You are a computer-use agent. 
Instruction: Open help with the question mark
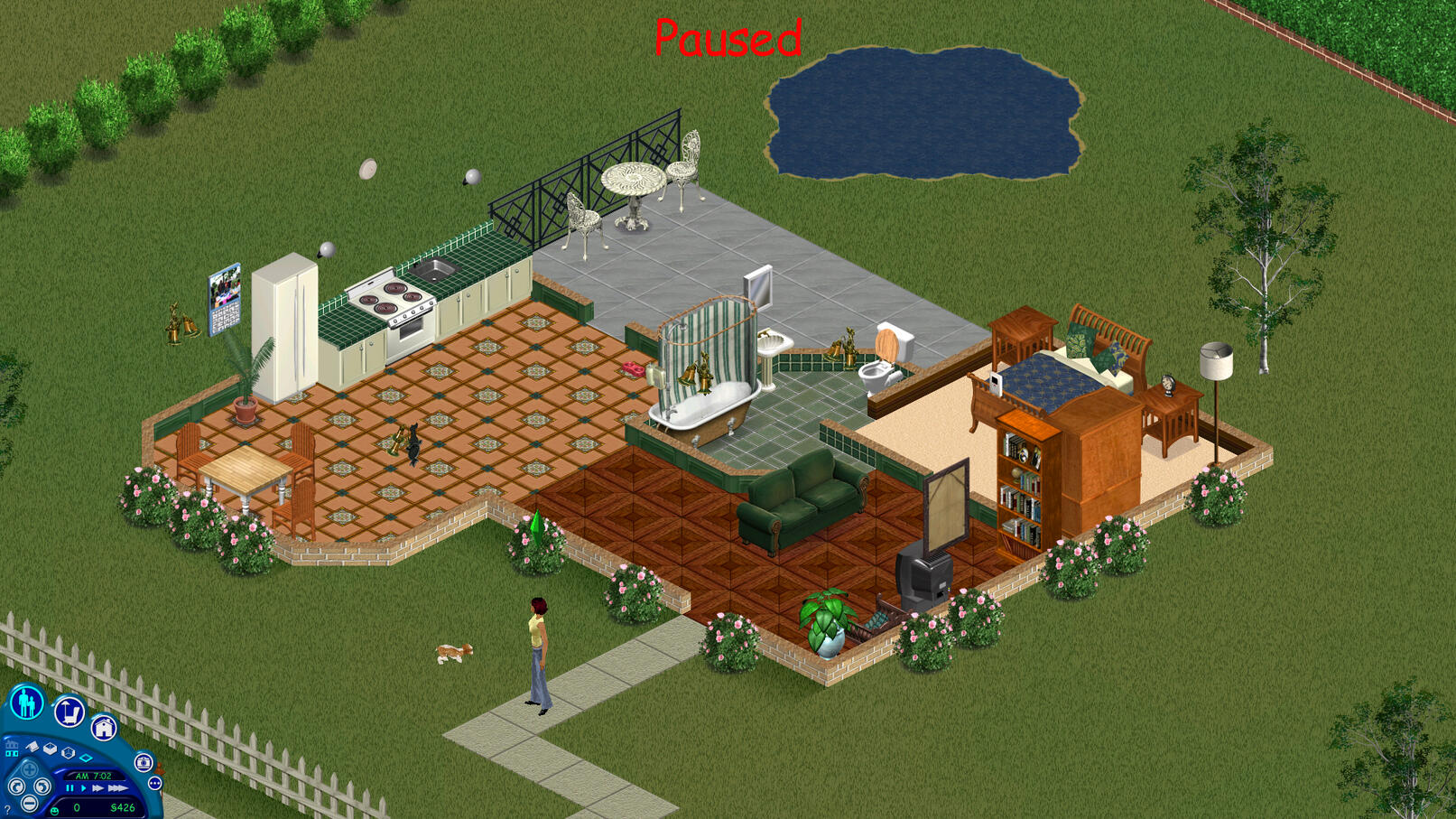point(7,808)
